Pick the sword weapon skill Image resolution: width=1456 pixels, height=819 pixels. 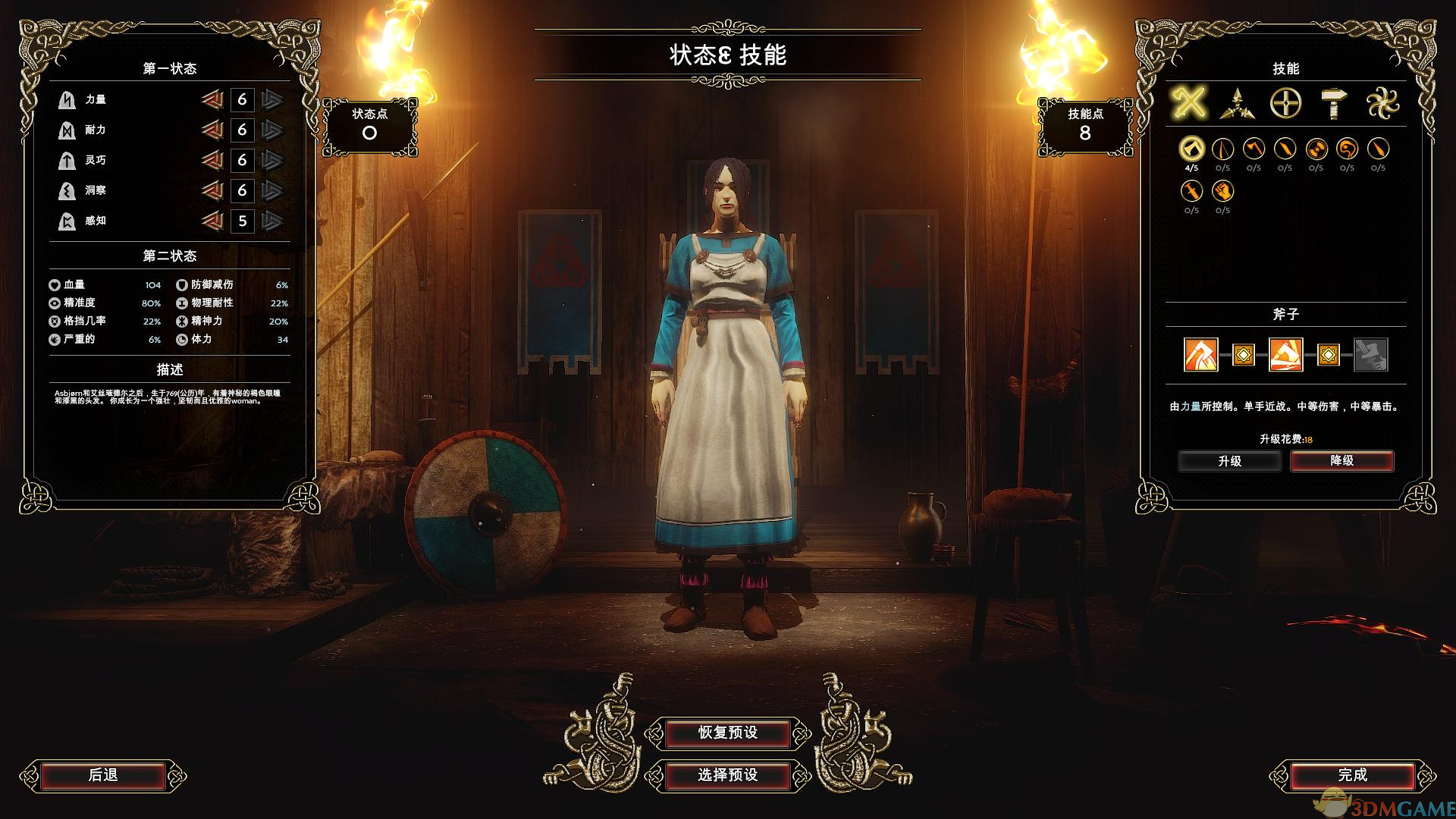click(x=1191, y=190)
